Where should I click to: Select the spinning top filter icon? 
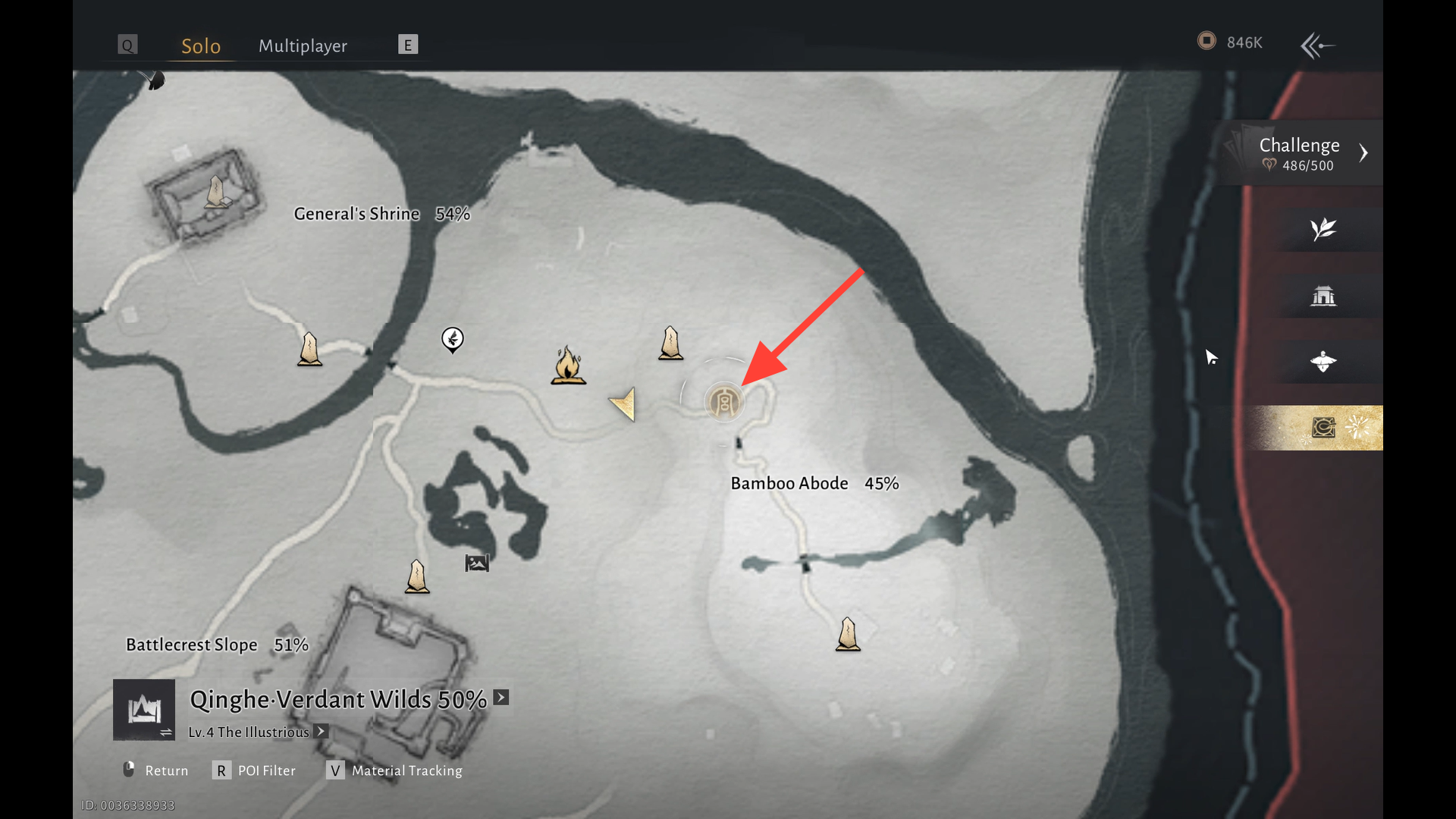(1323, 362)
